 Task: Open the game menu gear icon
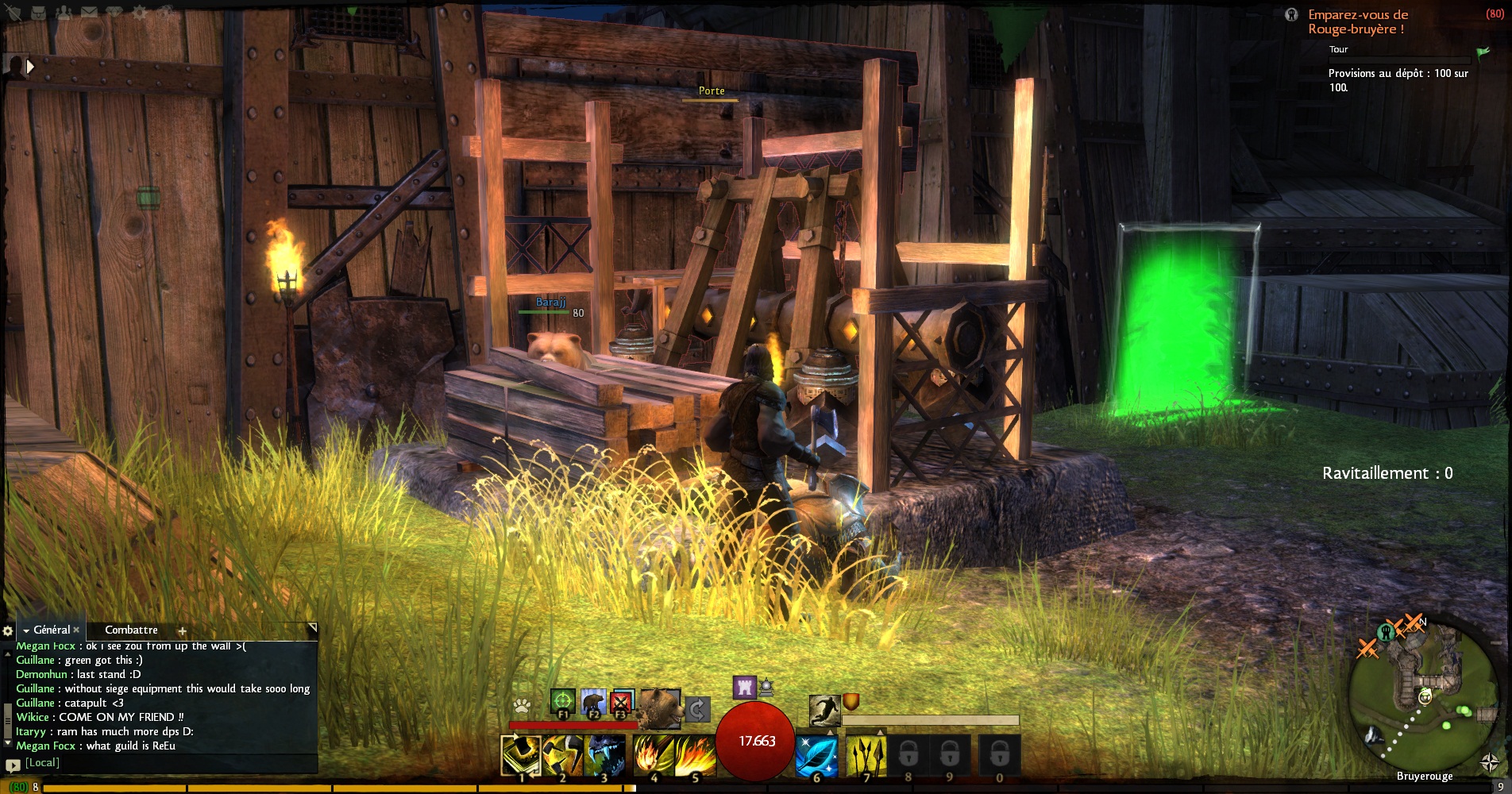pos(140,12)
